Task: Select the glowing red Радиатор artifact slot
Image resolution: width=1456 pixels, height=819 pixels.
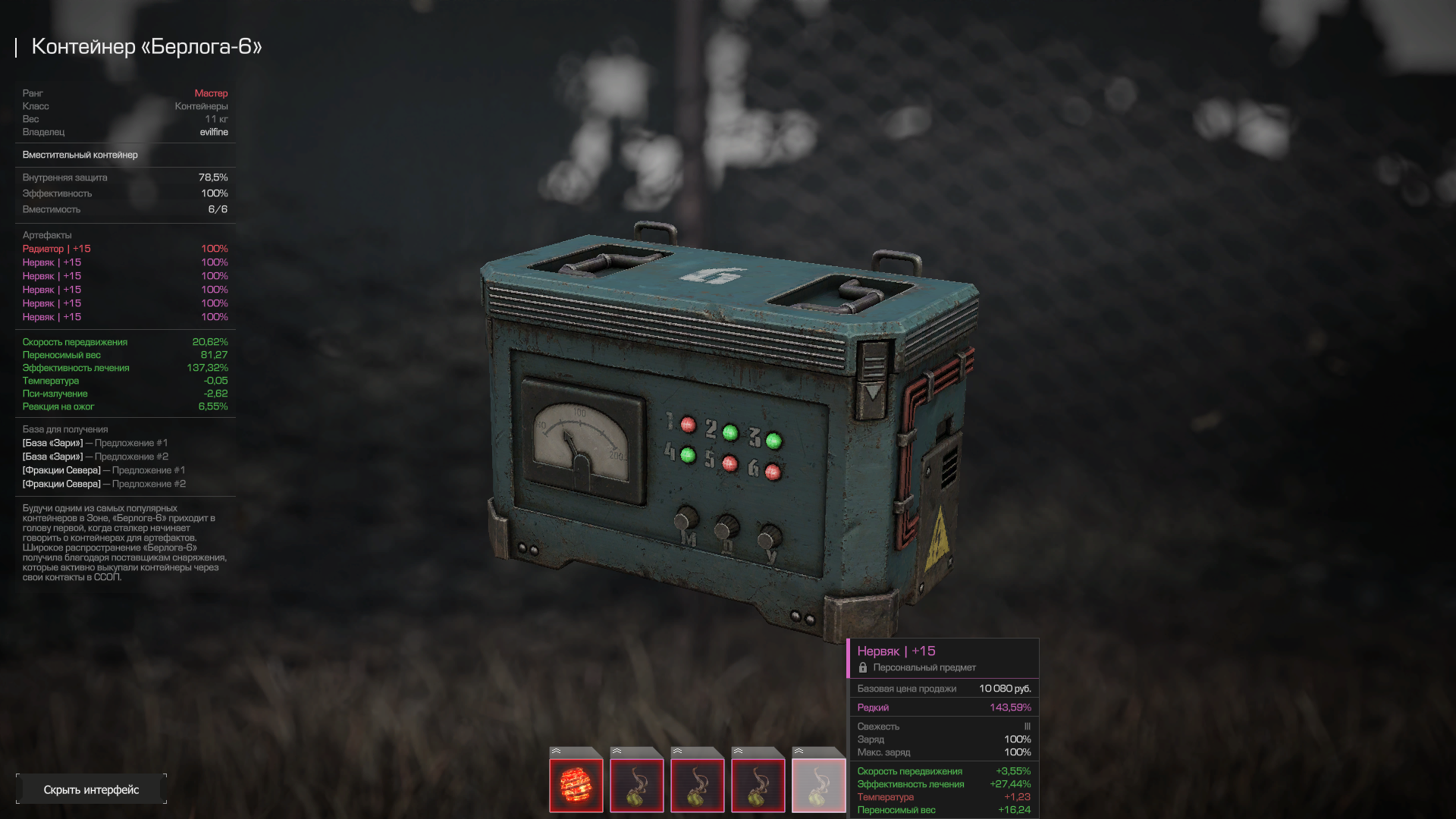Action: click(576, 785)
